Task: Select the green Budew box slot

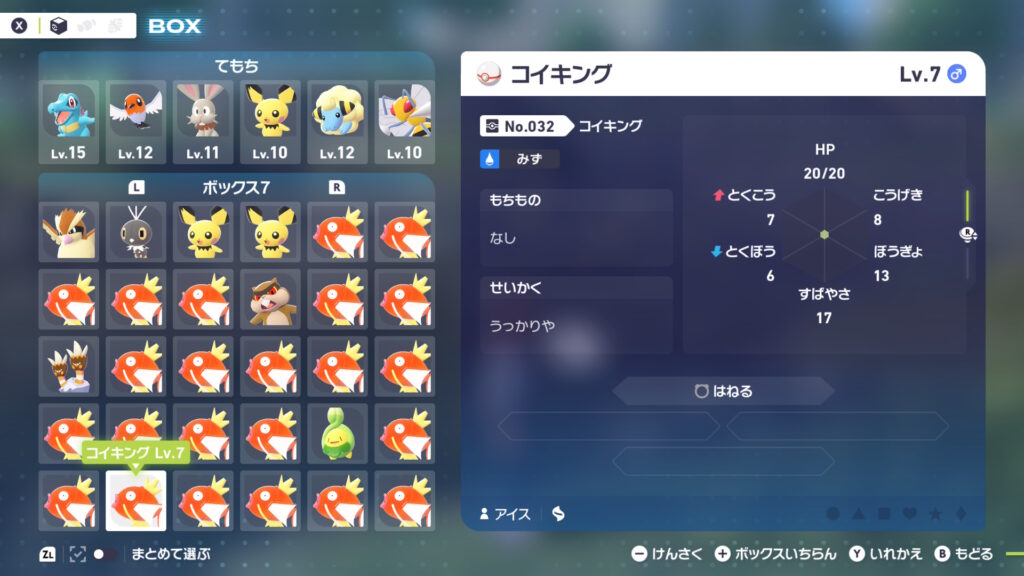Action: point(337,432)
